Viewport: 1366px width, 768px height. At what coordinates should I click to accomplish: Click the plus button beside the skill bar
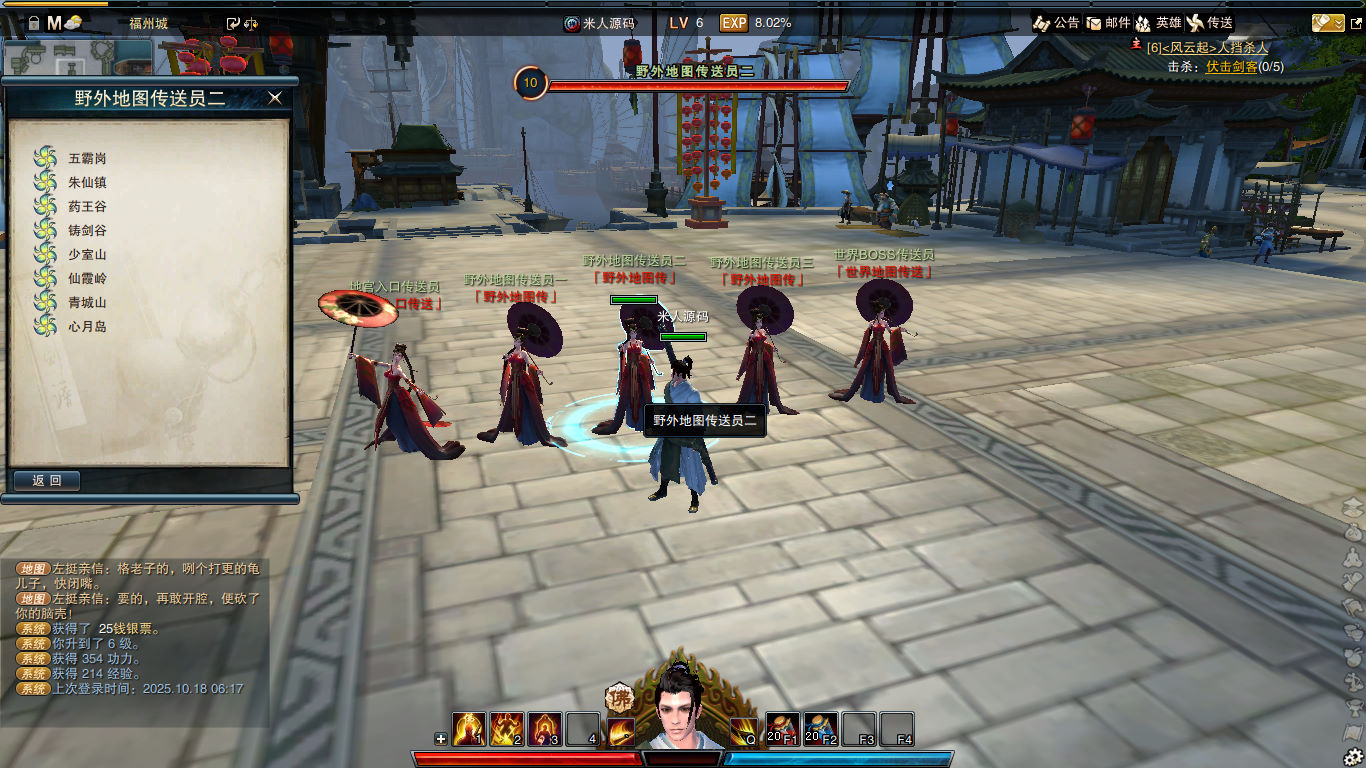[441, 739]
